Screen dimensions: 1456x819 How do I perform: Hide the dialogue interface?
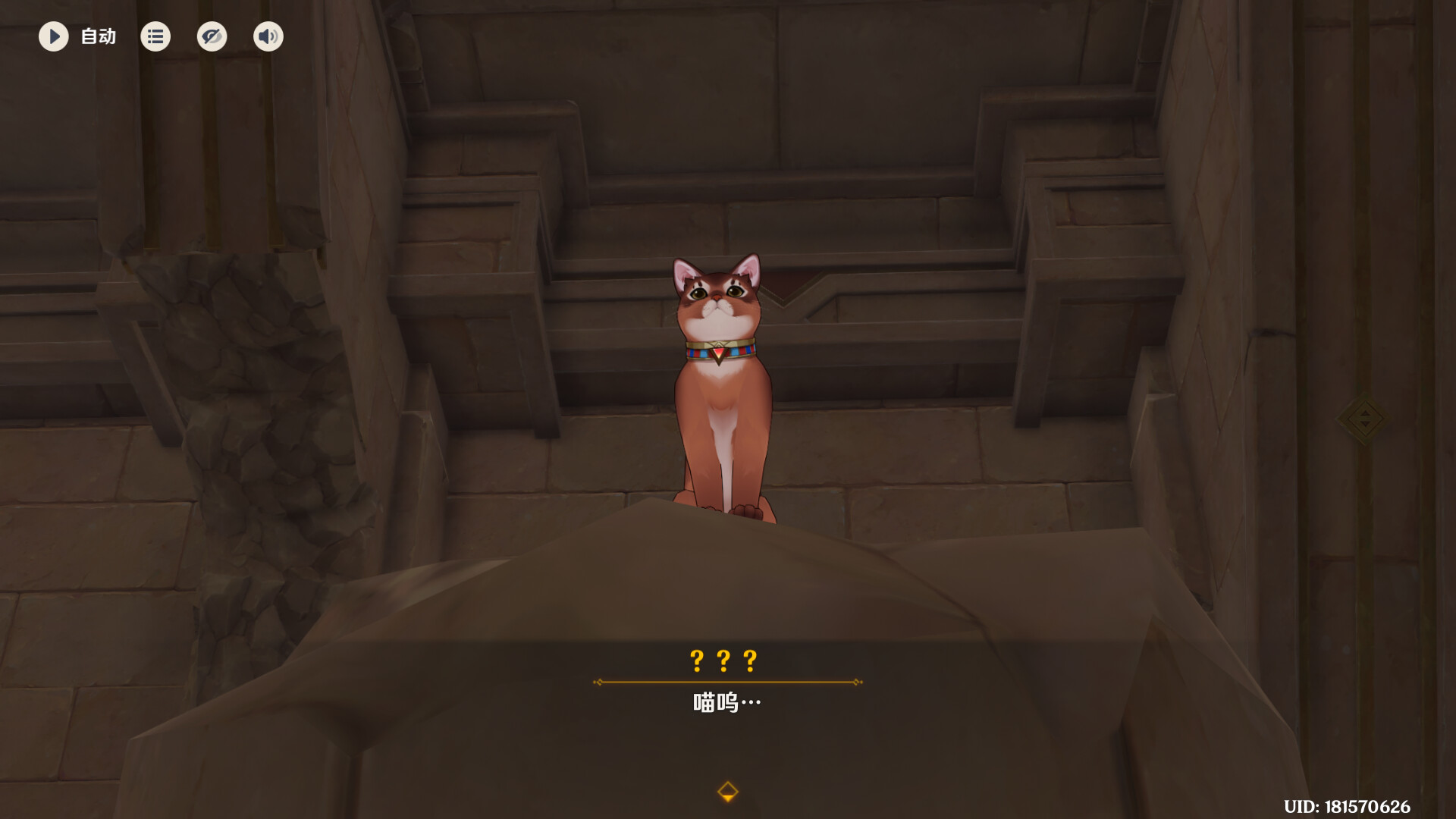click(x=212, y=36)
